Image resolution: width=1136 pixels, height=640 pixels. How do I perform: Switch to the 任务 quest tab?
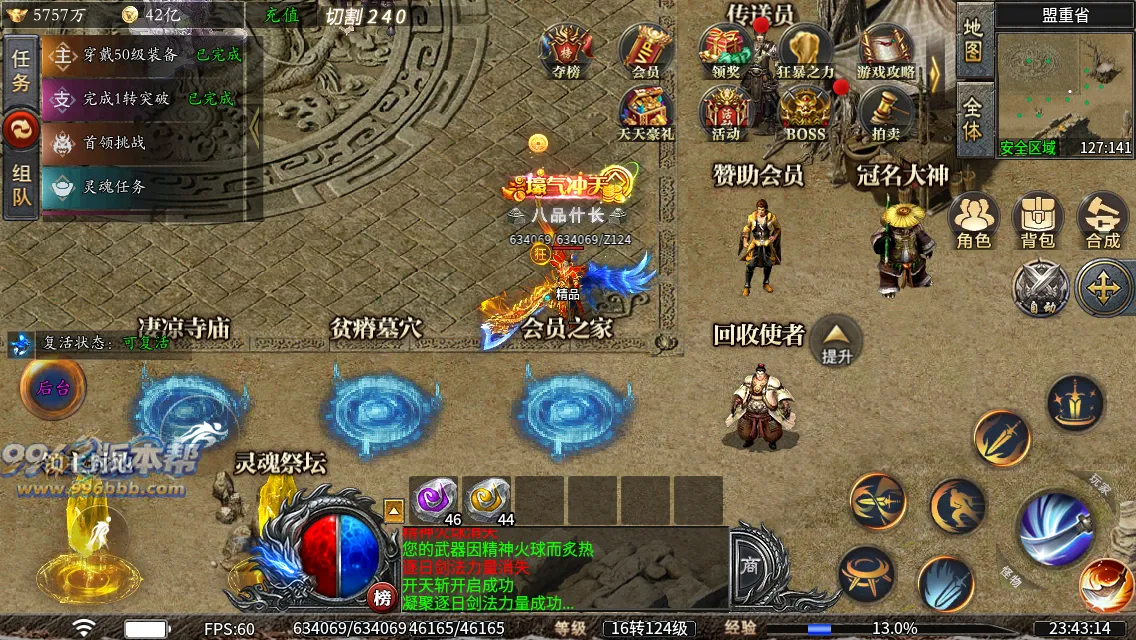coord(21,71)
